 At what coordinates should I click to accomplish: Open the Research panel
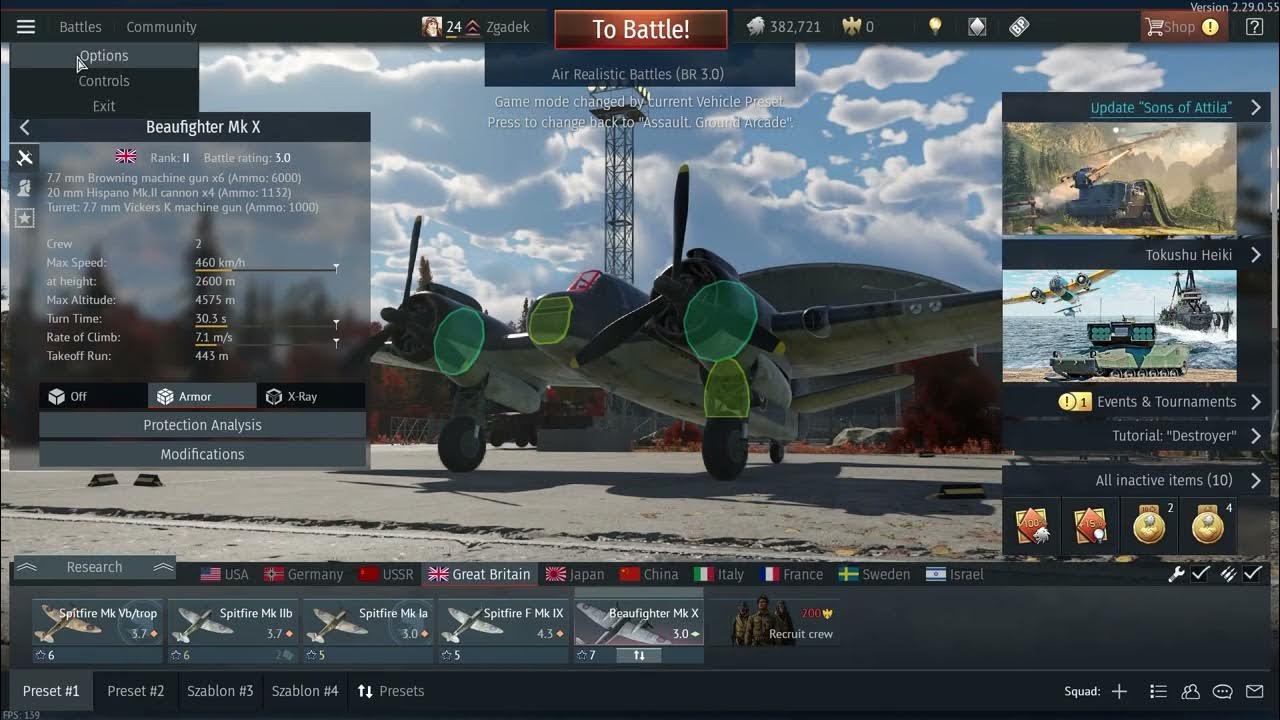94,567
